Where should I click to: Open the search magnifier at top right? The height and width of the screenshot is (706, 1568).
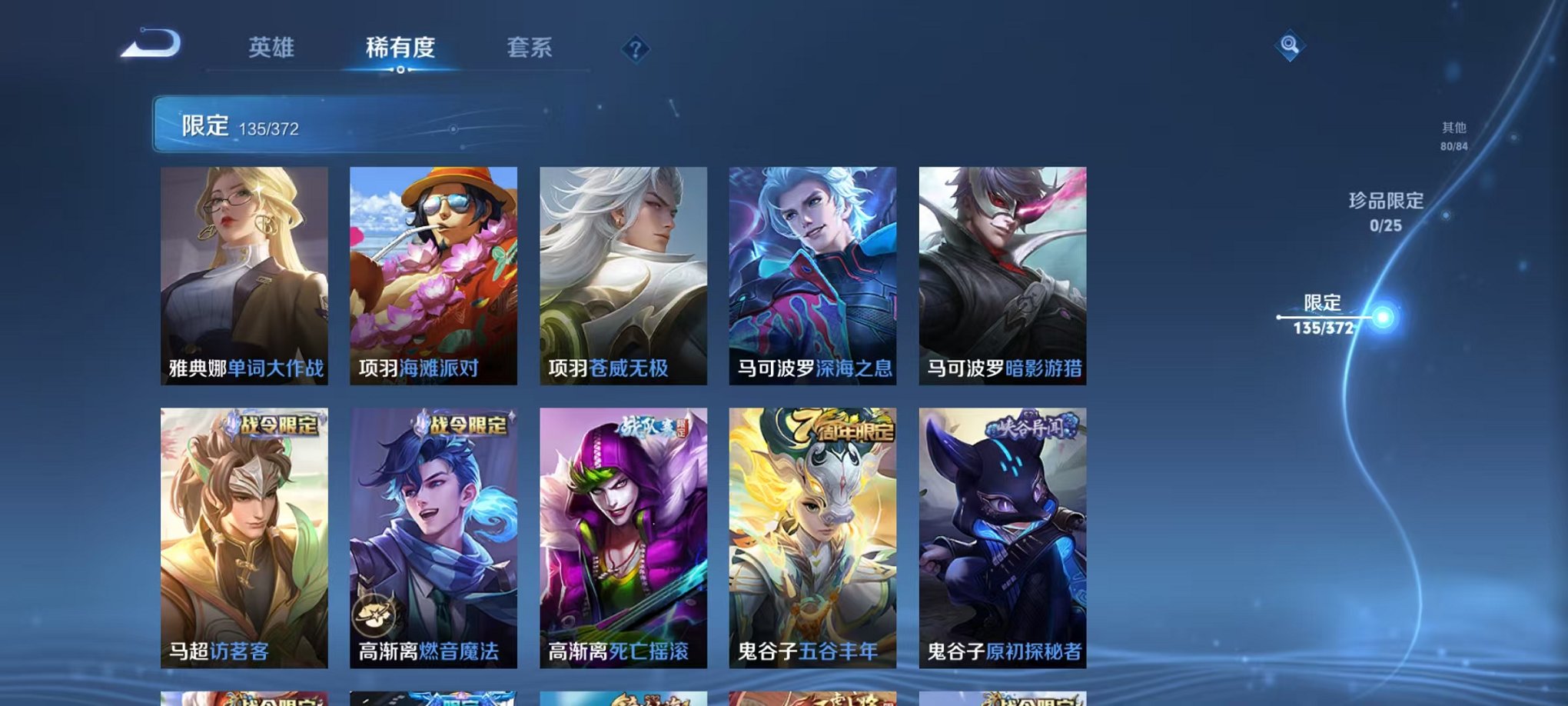point(1291,46)
